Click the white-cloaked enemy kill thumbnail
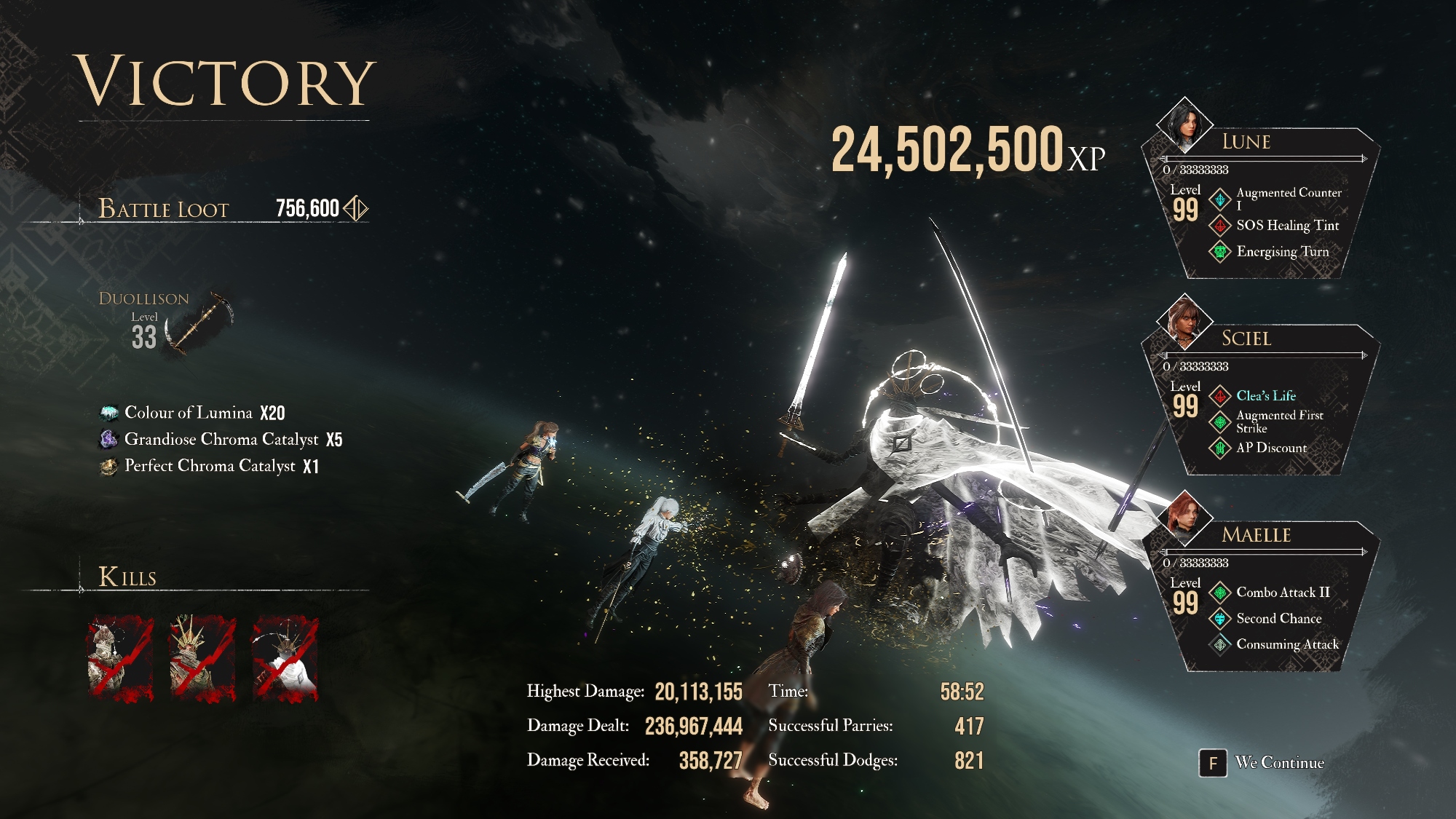Screen dimensions: 1456x819 coord(285,659)
